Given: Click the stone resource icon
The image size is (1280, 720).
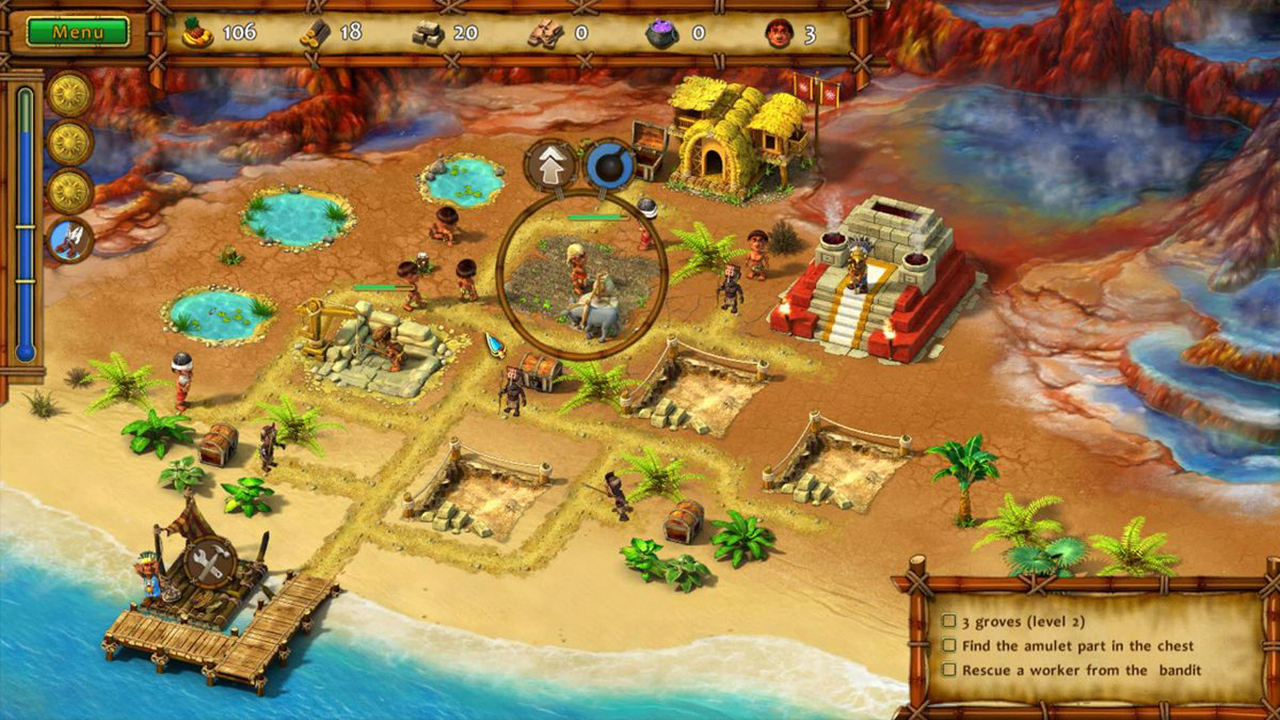Looking at the screenshot, I should pos(428,31).
